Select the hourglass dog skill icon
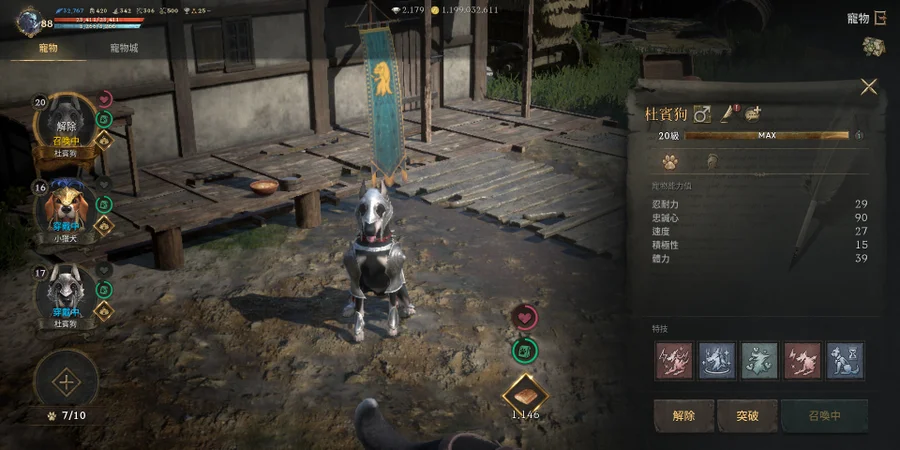Image resolution: width=900 pixels, height=450 pixels. (845, 360)
